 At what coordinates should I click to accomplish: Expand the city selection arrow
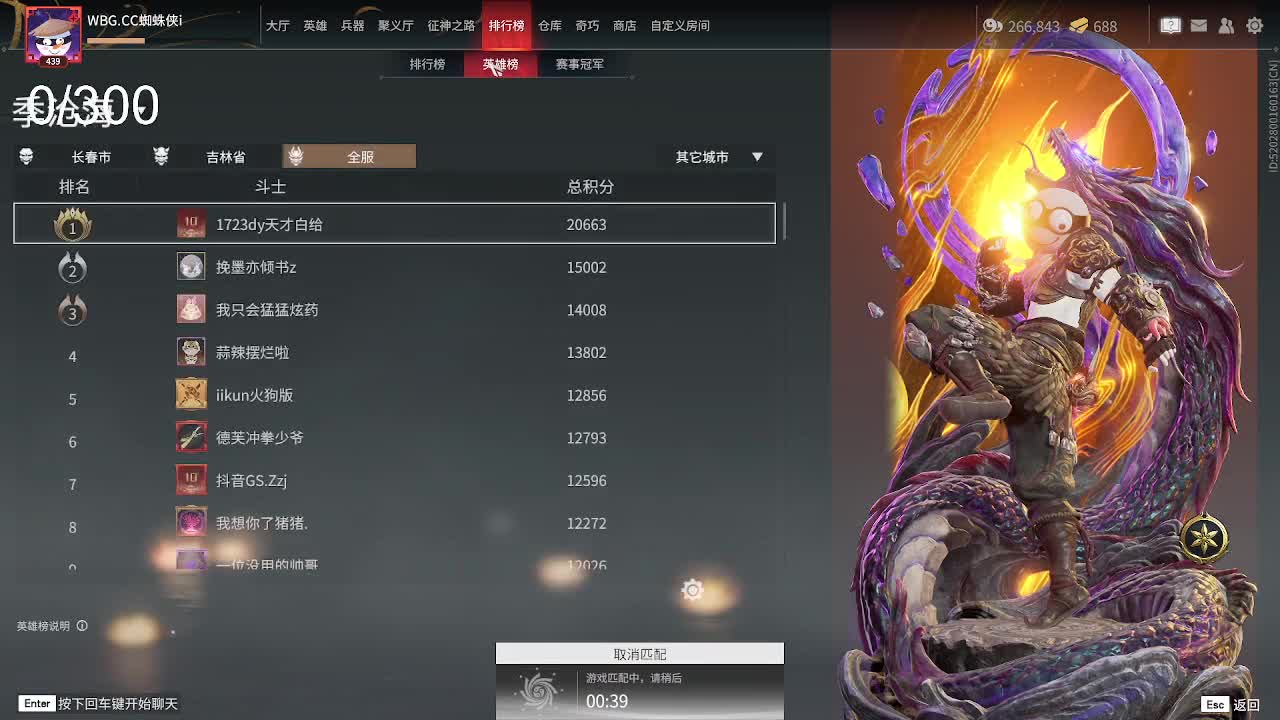[757, 156]
